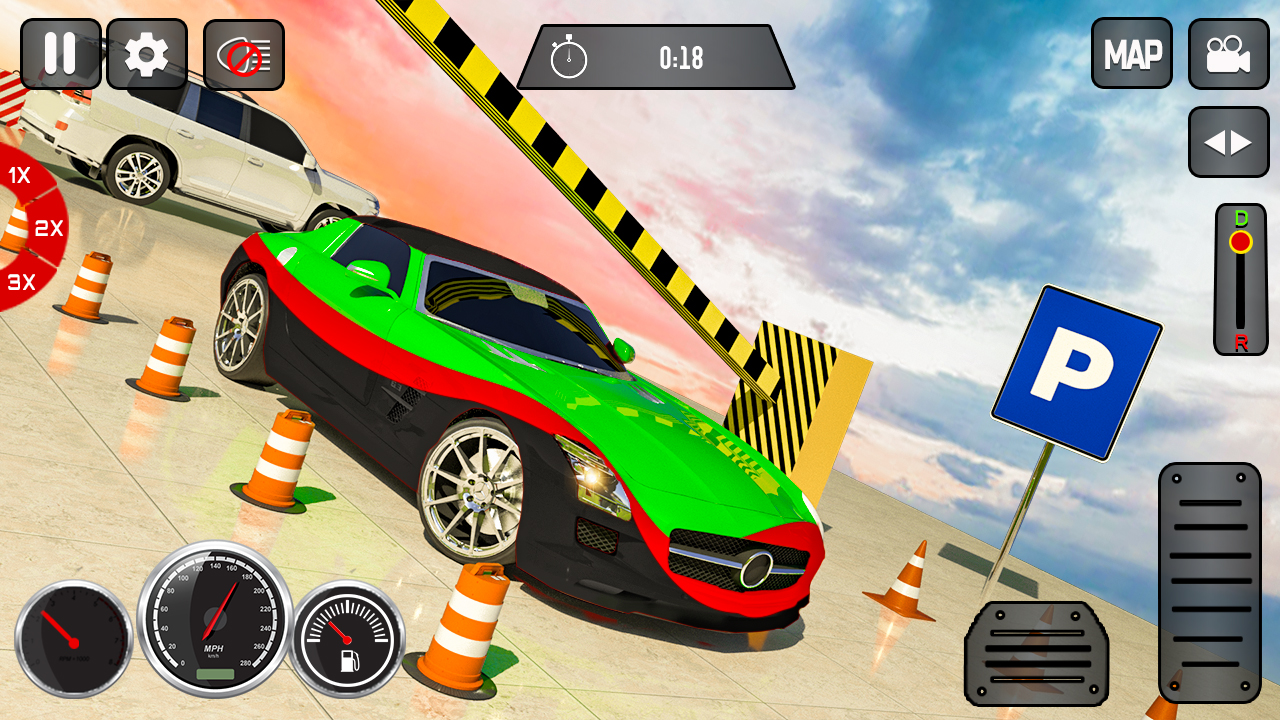Select the 1X speed multiplier

pos(19,176)
